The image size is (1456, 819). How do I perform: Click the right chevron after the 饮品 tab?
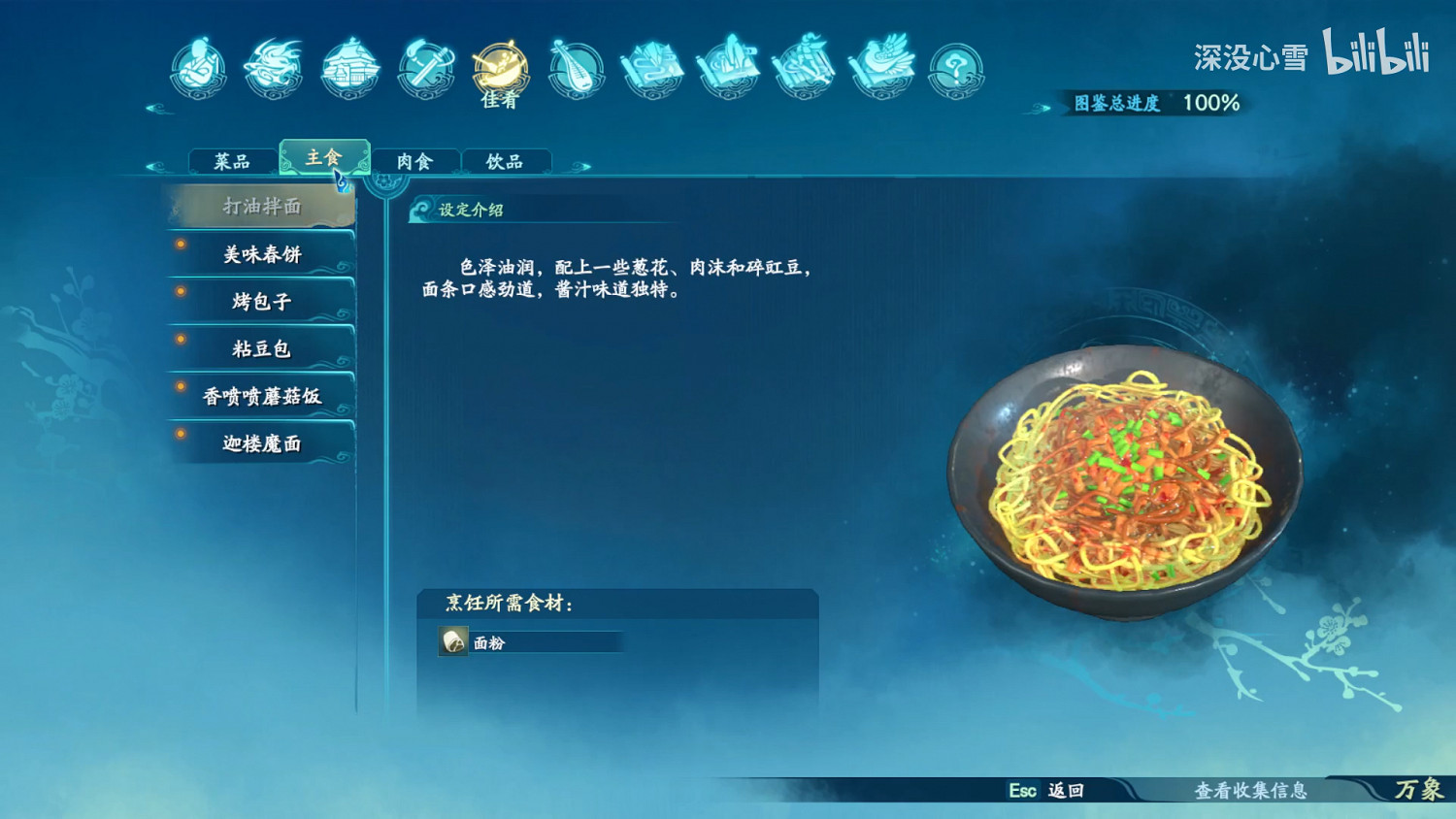click(x=582, y=165)
